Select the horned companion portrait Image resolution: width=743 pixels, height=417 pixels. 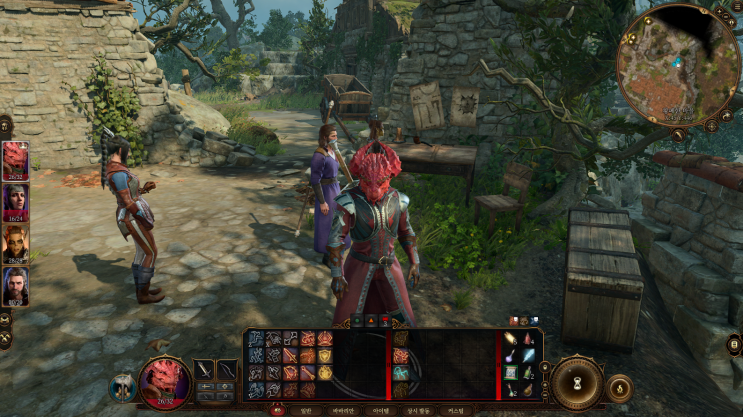[x=16, y=244]
